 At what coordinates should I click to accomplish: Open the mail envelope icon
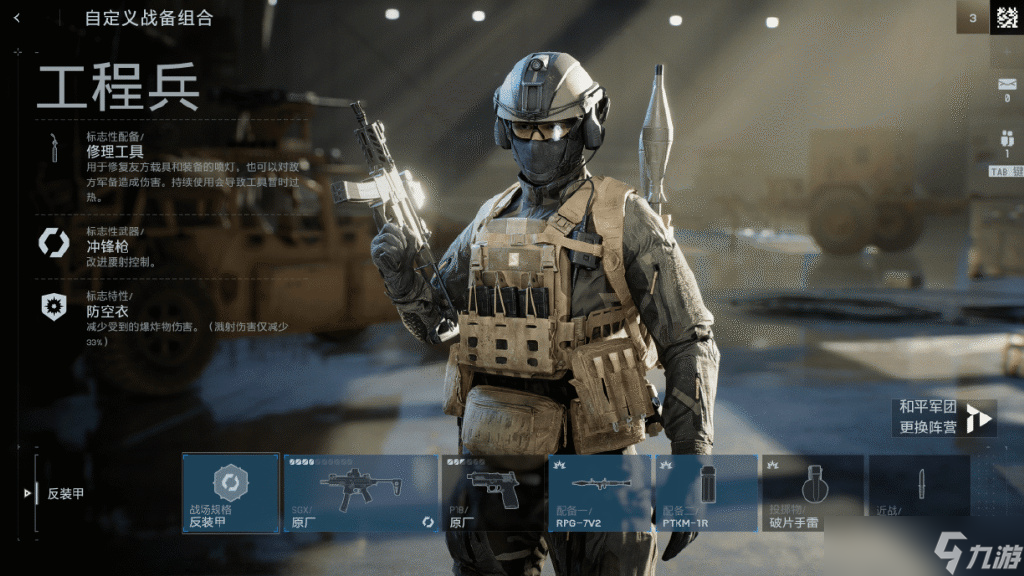click(x=1006, y=86)
